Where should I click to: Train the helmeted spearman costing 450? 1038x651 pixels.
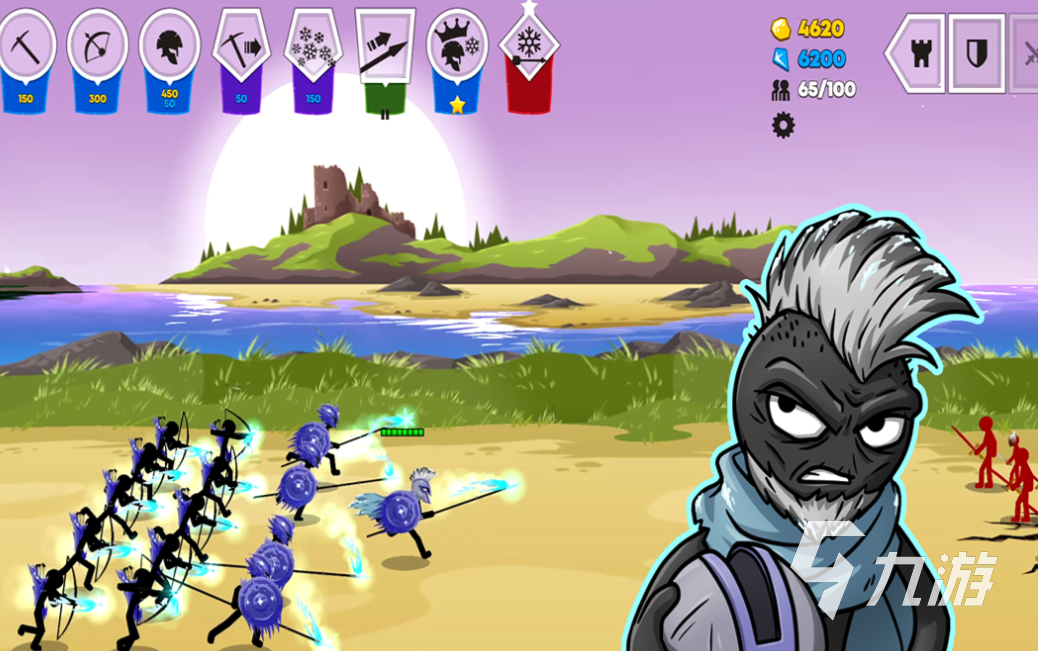click(169, 47)
